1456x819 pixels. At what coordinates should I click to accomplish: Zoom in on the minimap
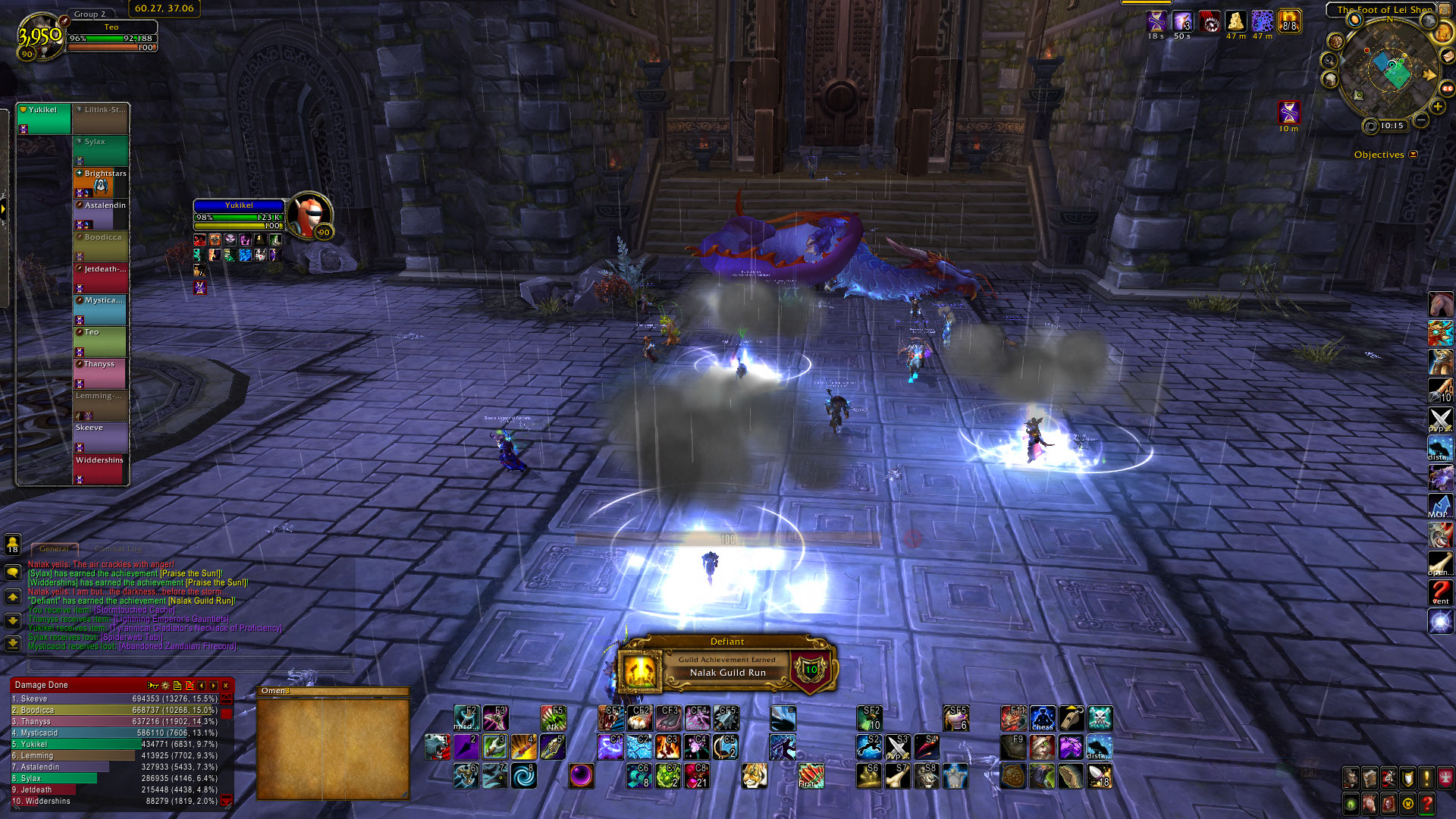[x=1437, y=107]
